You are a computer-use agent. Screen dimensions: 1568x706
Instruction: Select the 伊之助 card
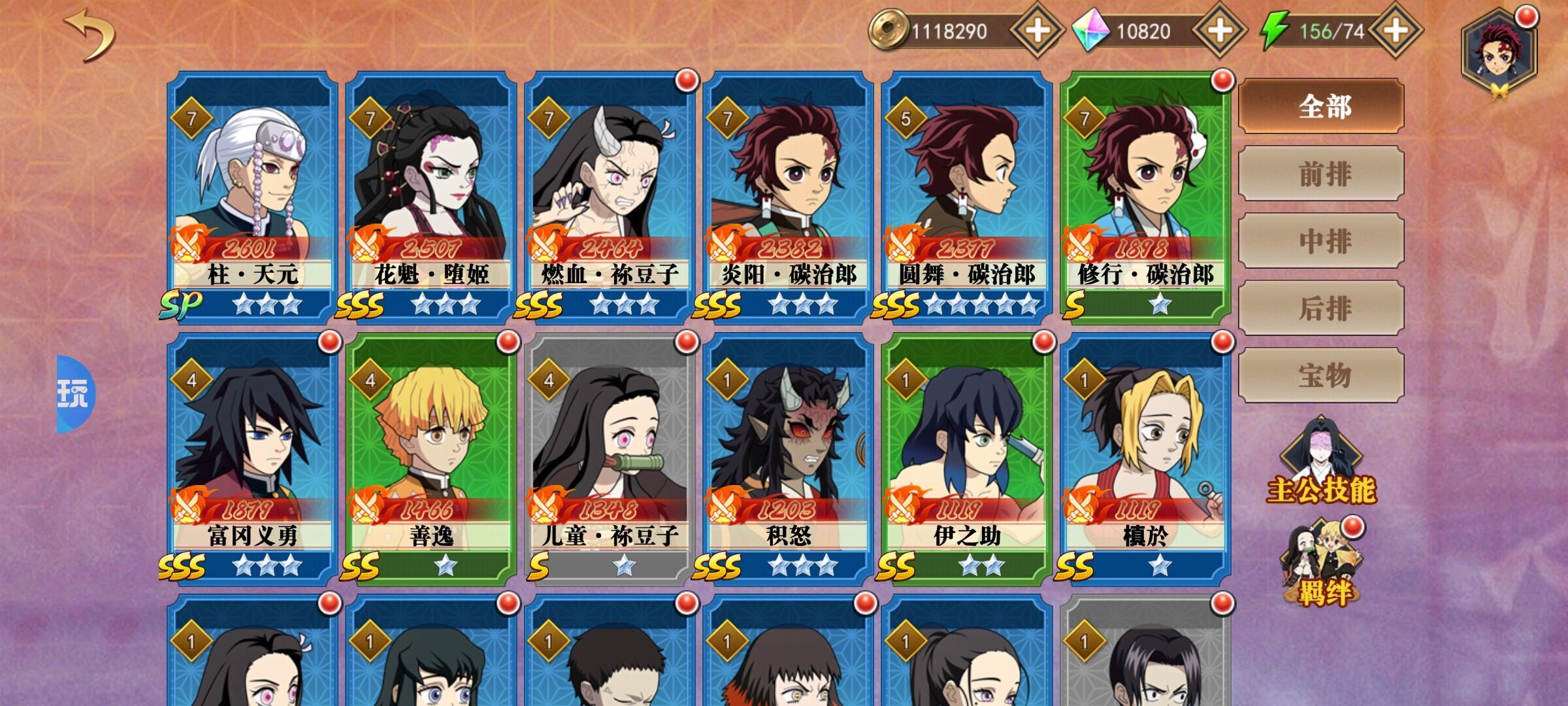tap(966, 458)
